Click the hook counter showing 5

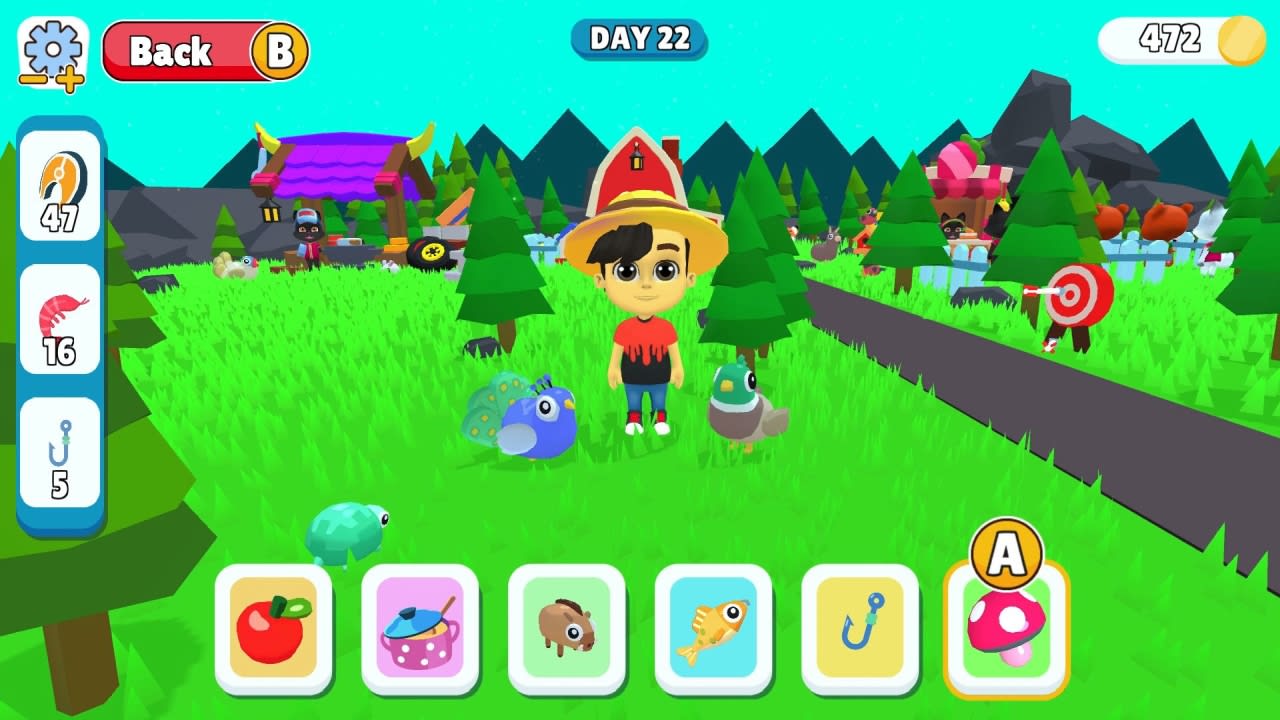click(58, 448)
